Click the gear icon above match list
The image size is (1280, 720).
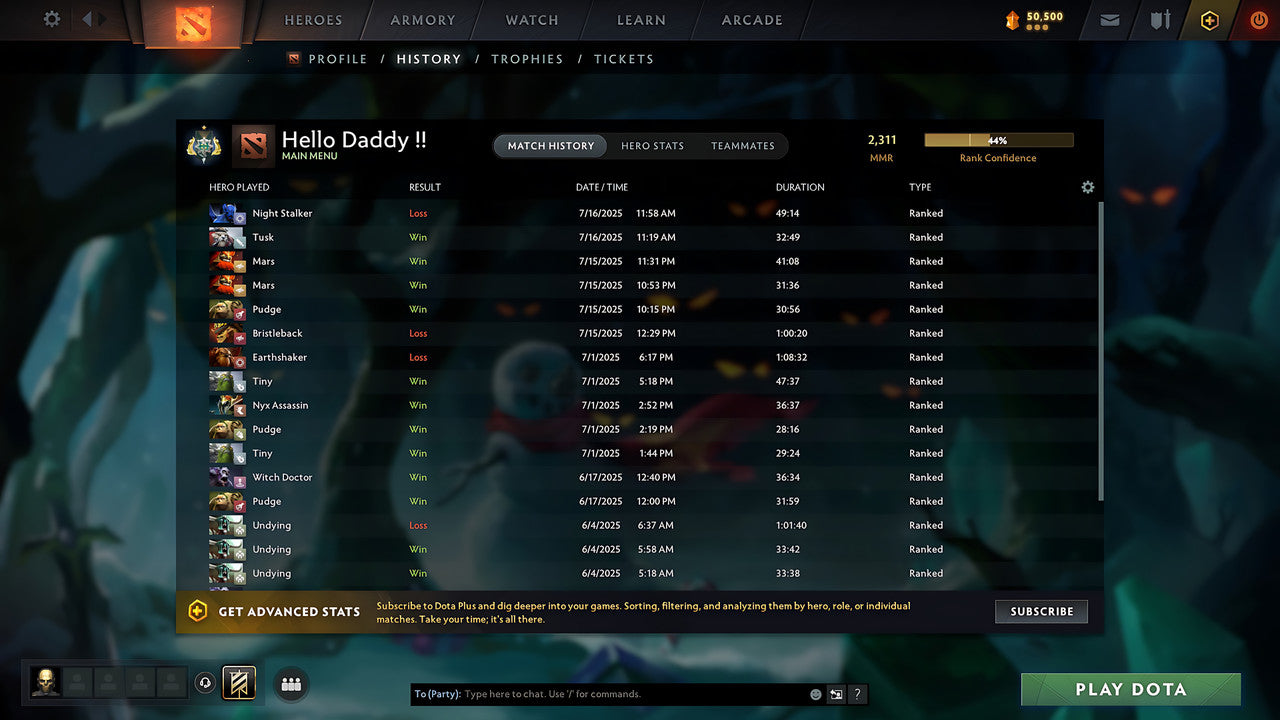[1088, 187]
